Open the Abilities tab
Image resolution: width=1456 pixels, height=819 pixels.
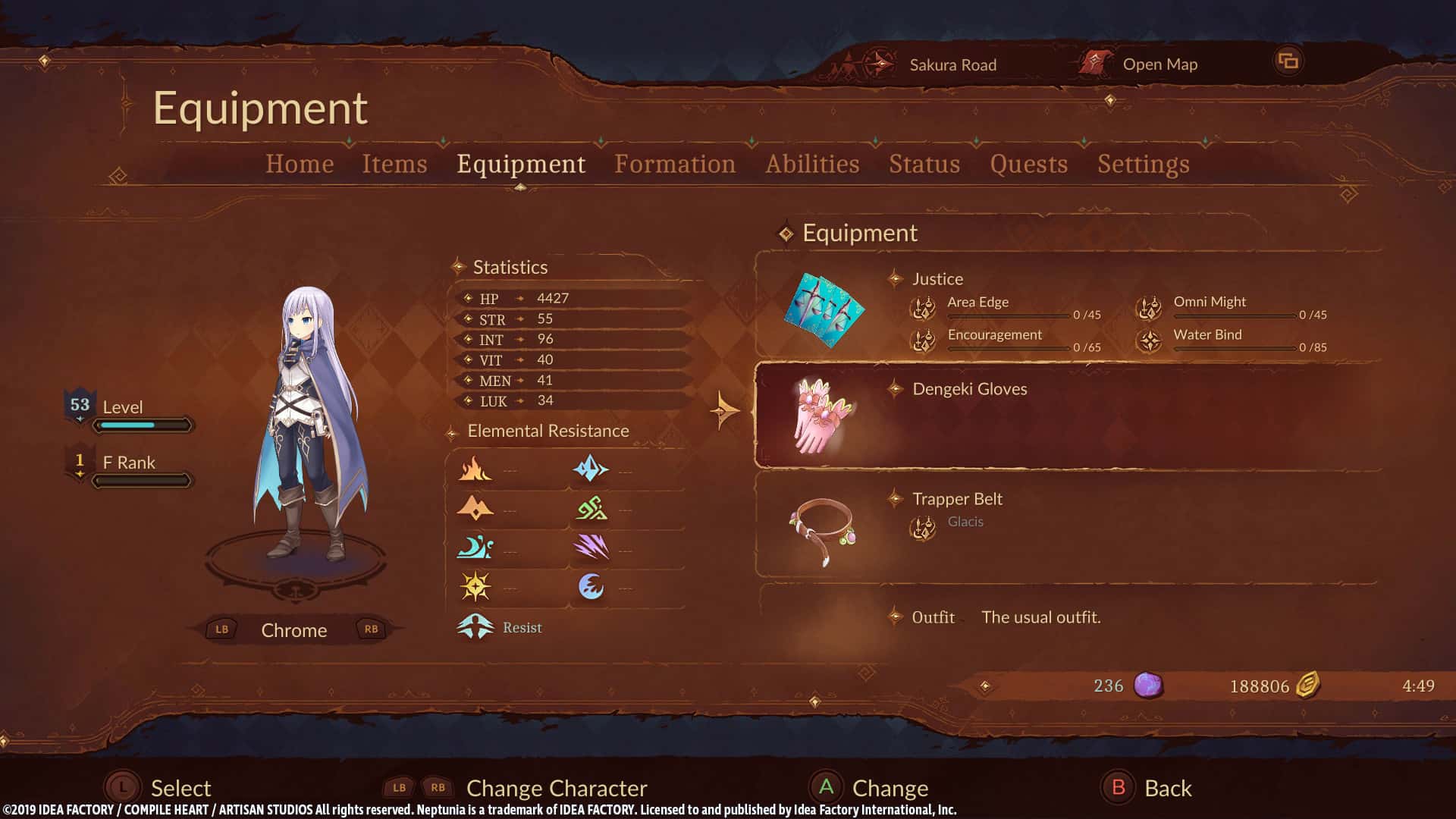(x=812, y=164)
